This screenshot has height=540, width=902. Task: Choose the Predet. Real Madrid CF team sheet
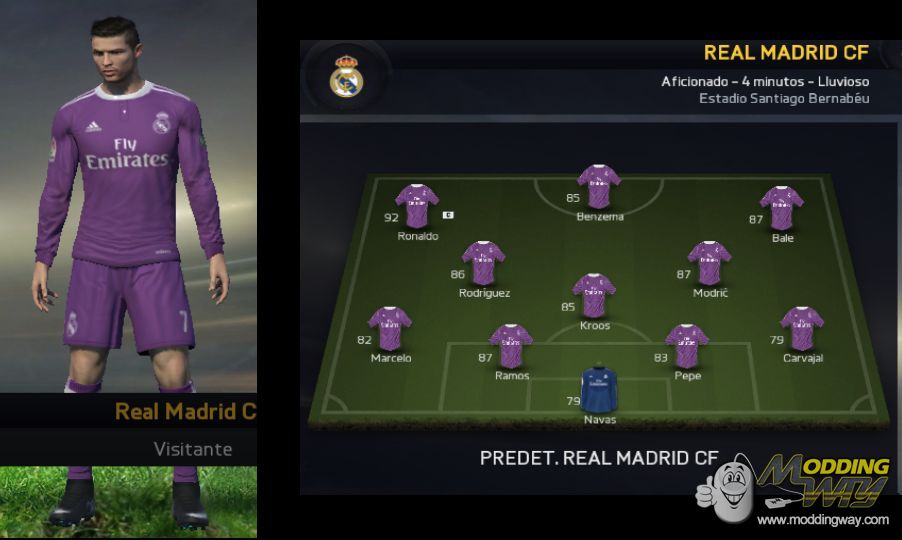(599, 458)
